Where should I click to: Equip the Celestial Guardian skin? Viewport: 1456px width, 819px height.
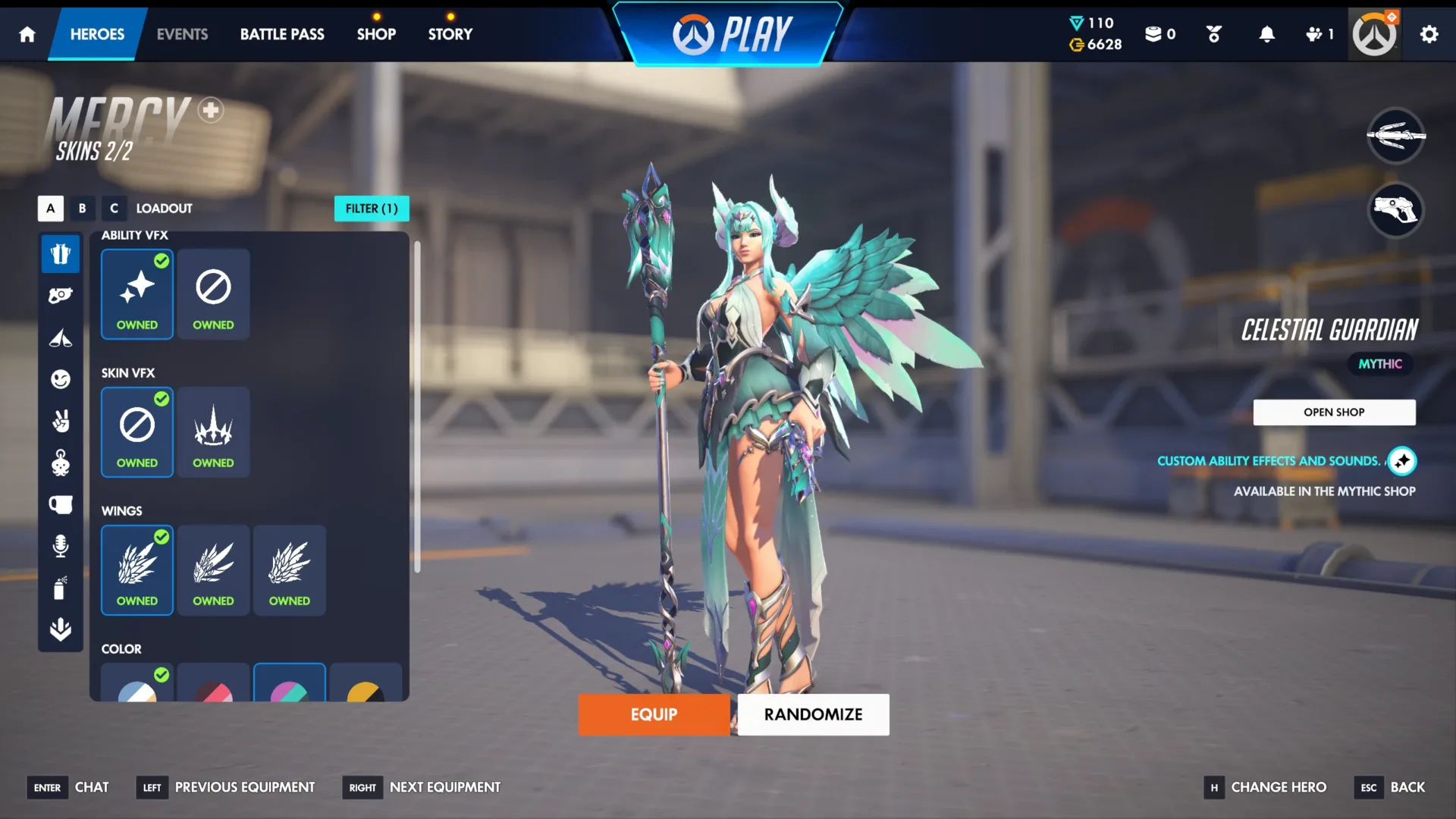(x=654, y=714)
